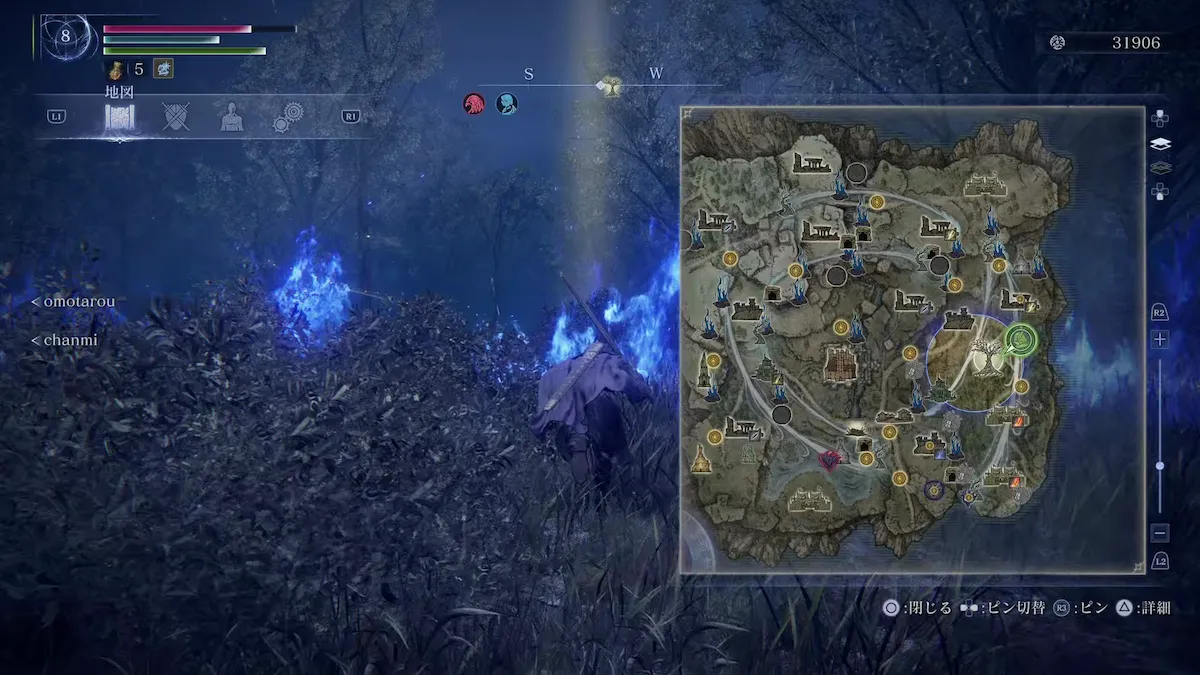Zoom in the map with plus button
Image resolution: width=1200 pixels, height=675 pixels.
1160,340
